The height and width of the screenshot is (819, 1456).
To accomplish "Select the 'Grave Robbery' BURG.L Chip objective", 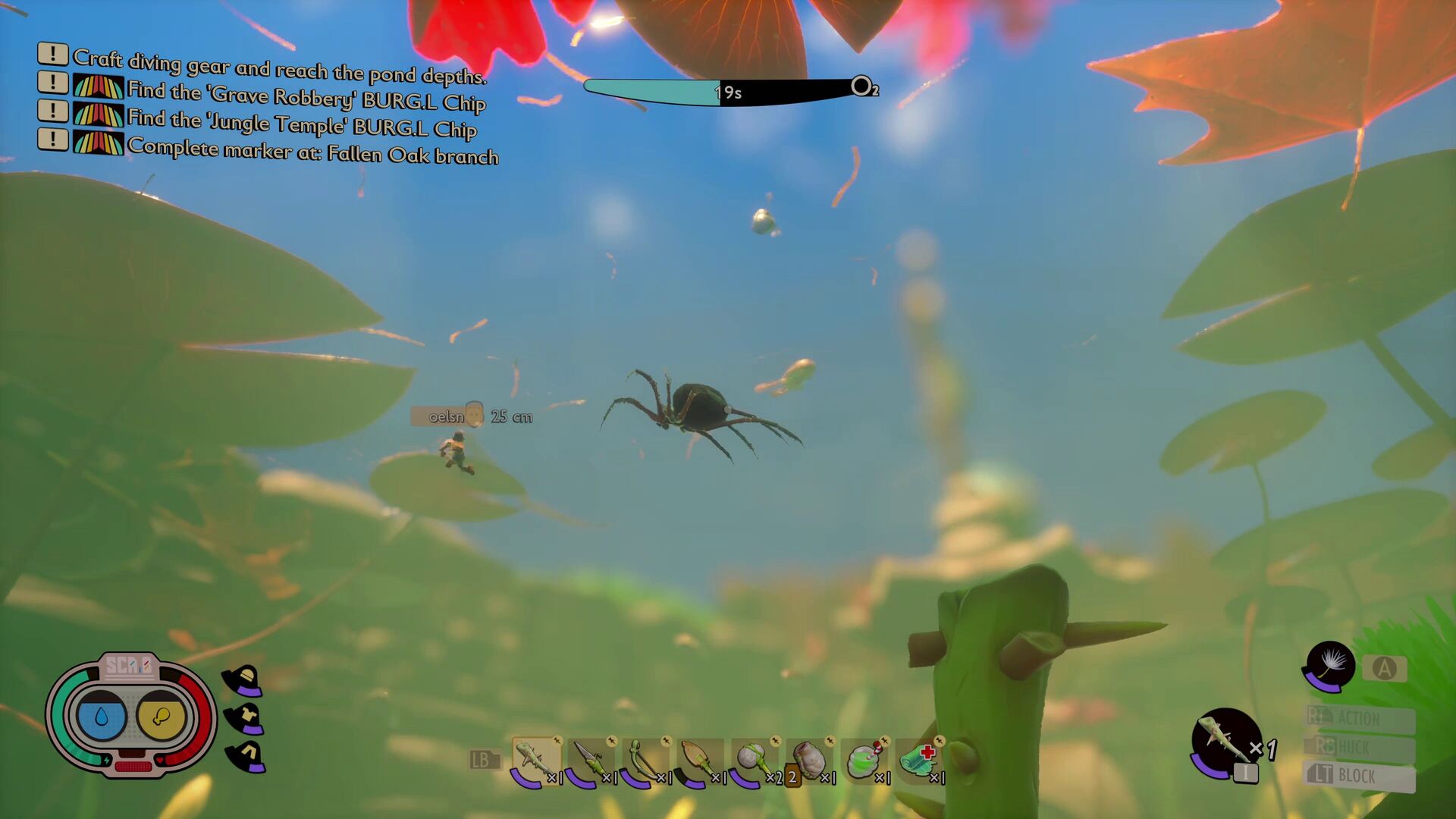I will tap(306, 96).
